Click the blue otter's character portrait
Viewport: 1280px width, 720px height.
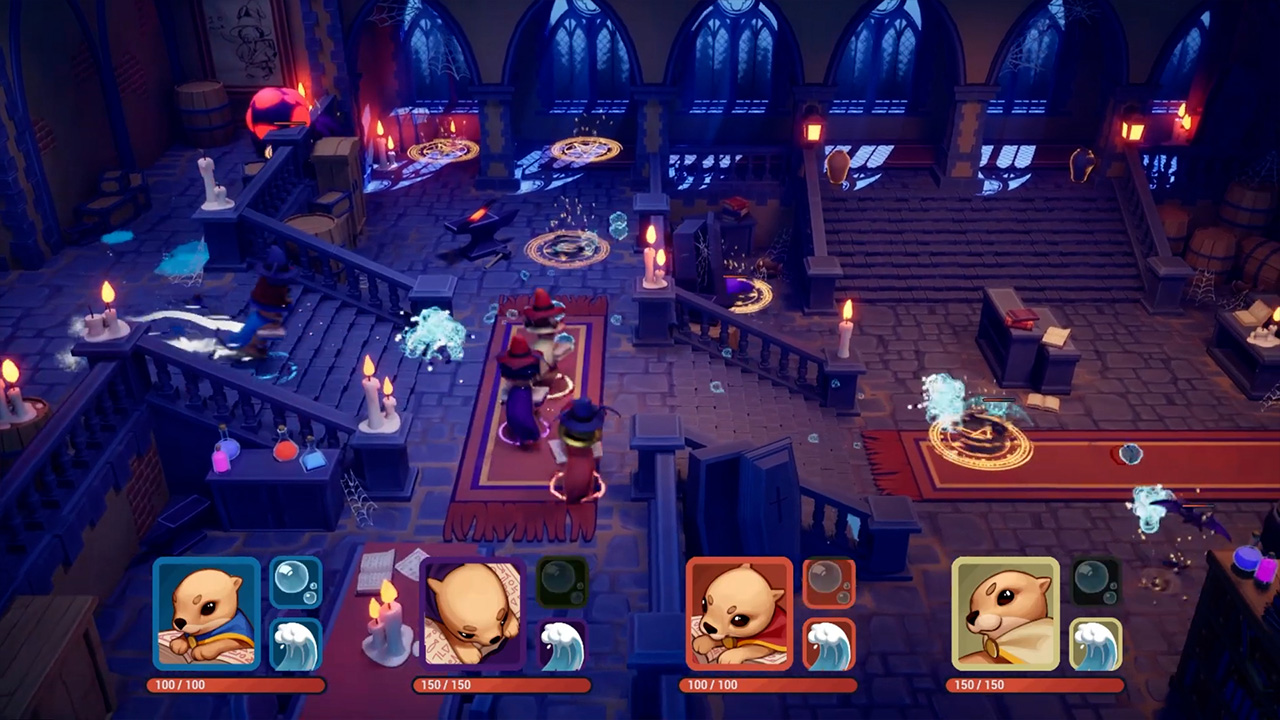pyautogui.click(x=206, y=612)
